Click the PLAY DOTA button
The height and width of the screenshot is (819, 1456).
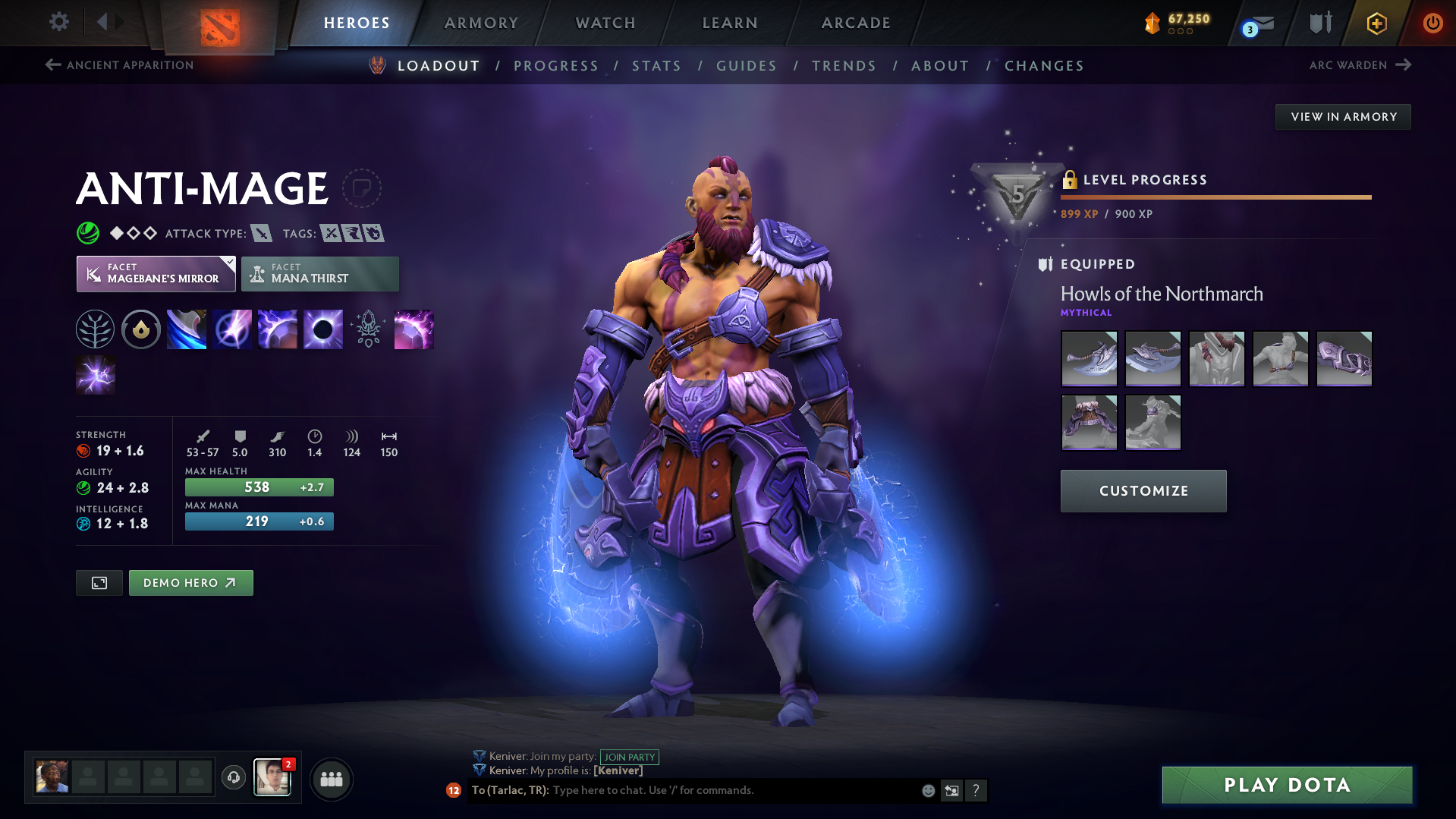coord(1286,784)
